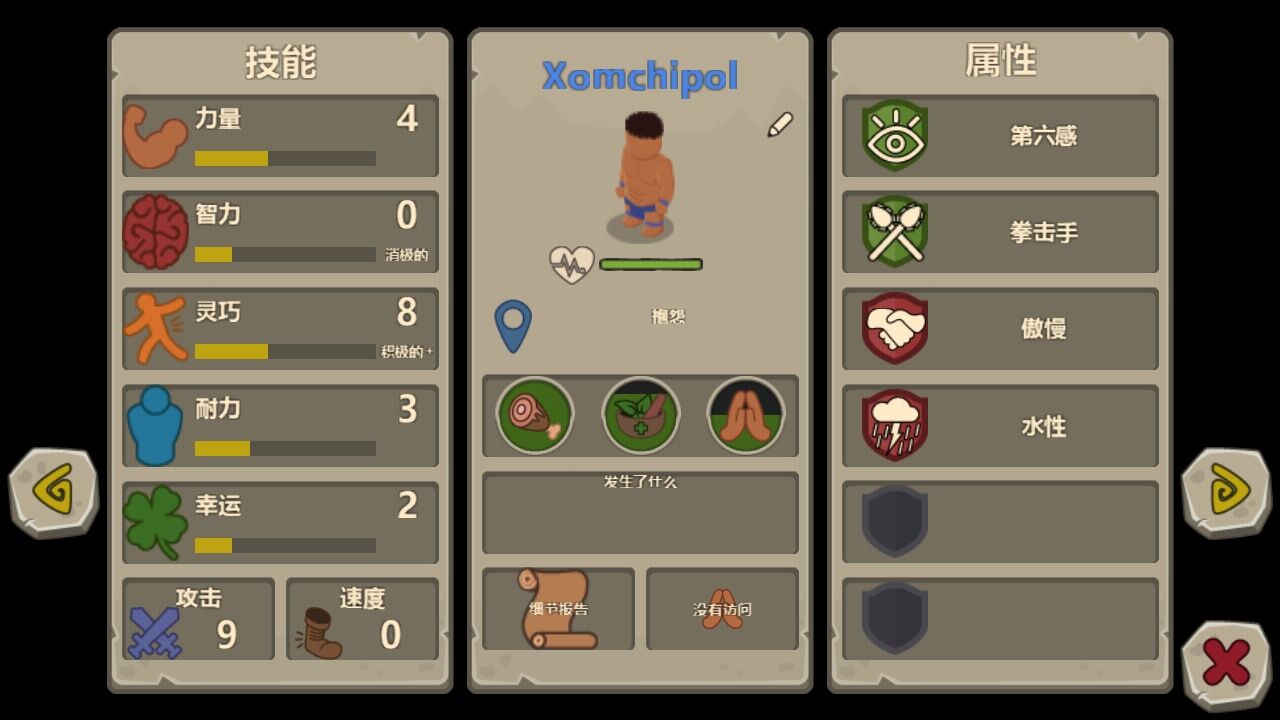This screenshot has width=1280, height=720.
Task: Select the 第六感 eye trait icon
Action: [x=893, y=137]
